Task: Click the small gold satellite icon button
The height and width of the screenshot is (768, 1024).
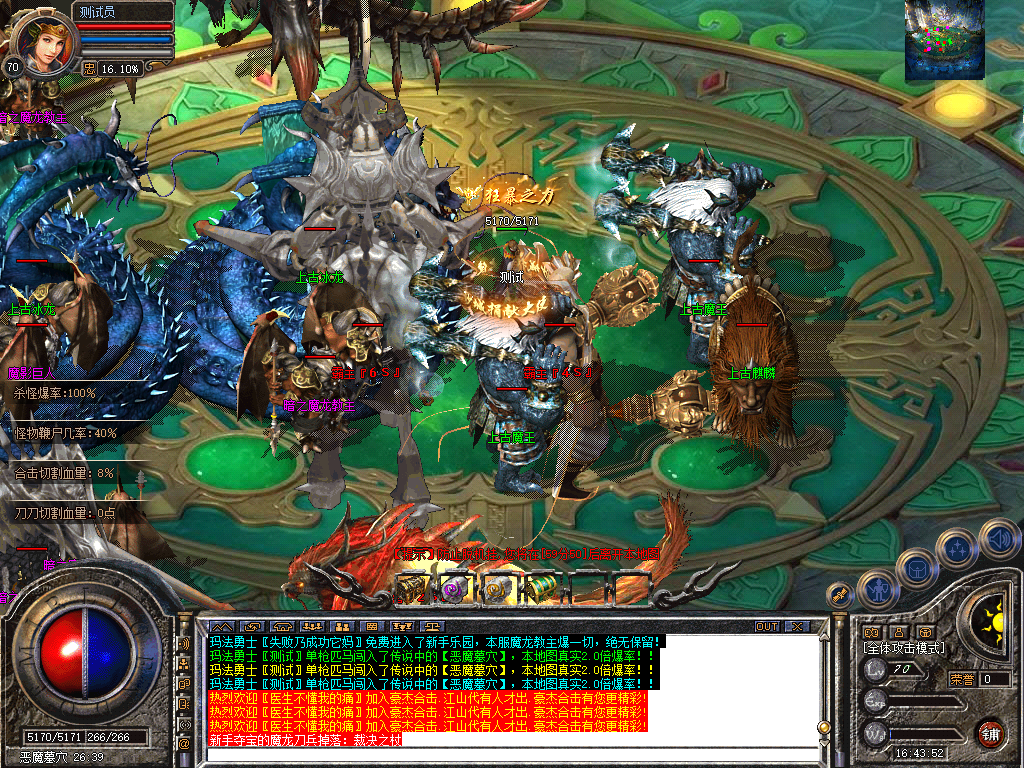Action: [x=840, y=594]
